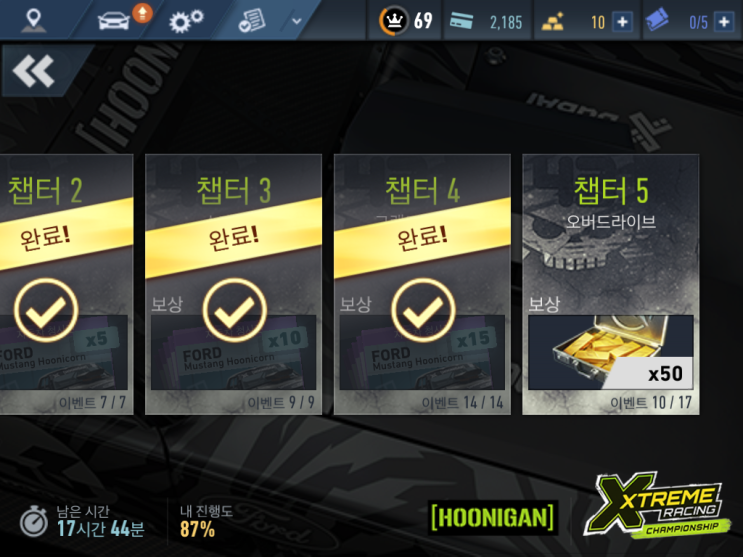The width and height of the screenshot is (743, 557).
Task: Add more tickets with the plus button
Action: pyautogui.click(x=723, y=22)
